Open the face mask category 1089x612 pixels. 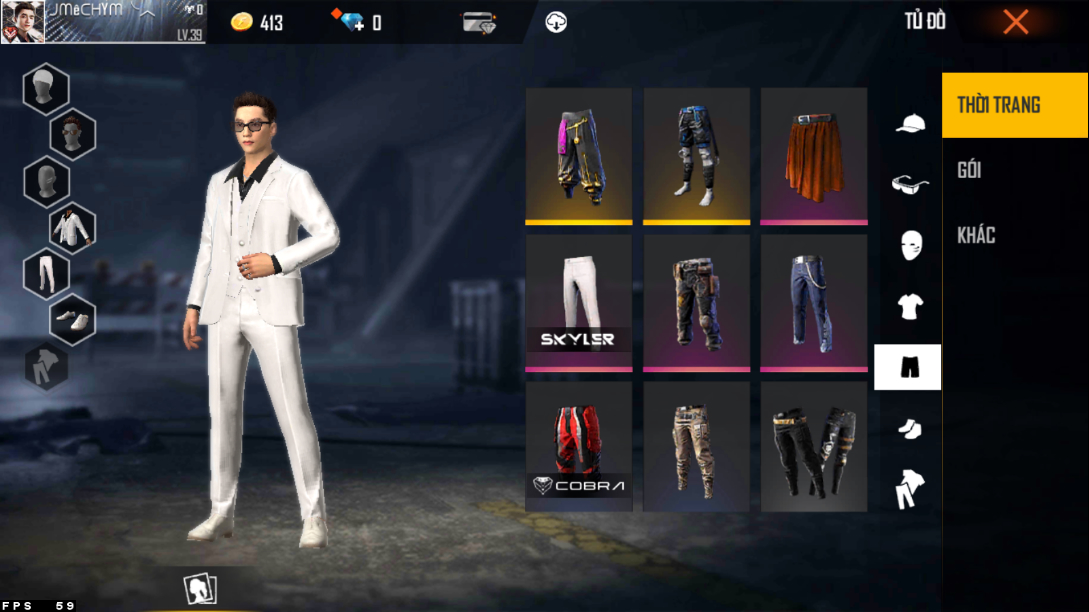pyautogui.click(x=909, y=244)
